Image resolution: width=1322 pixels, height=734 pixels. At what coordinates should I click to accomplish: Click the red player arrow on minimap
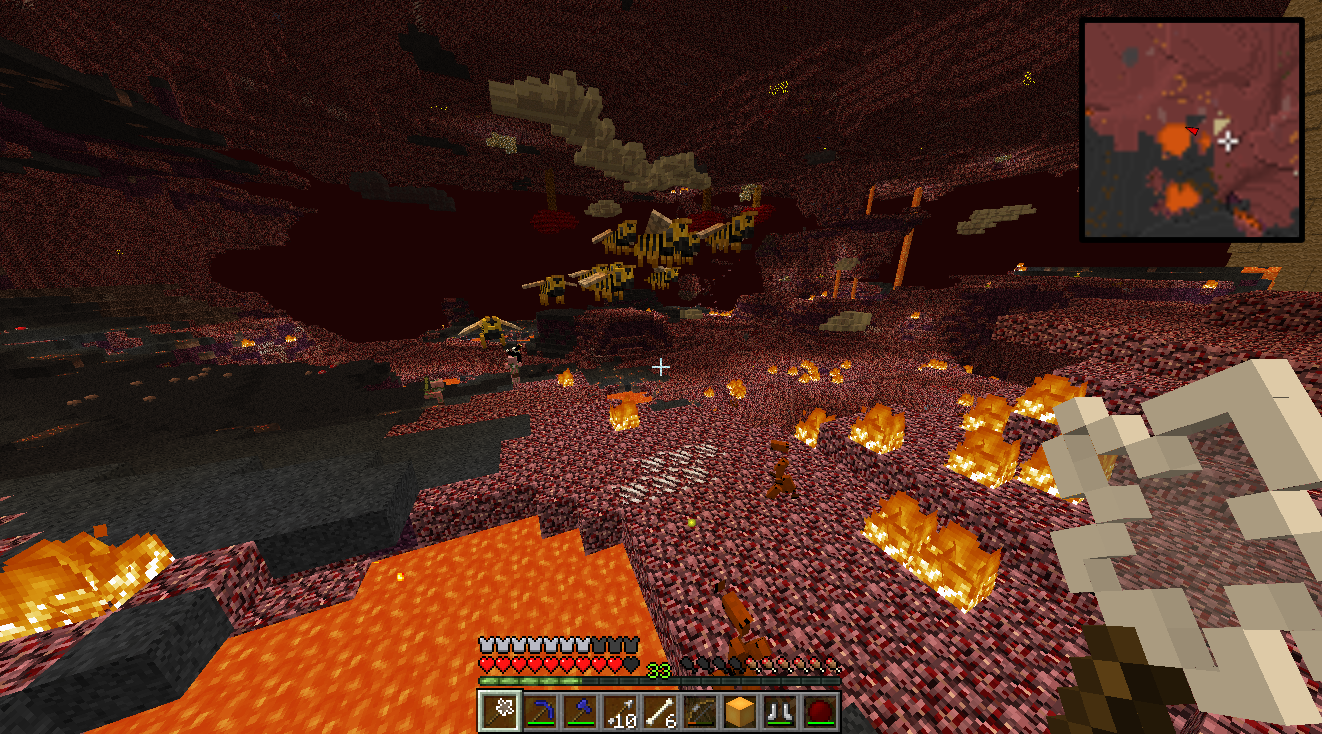click(1192, 130)
